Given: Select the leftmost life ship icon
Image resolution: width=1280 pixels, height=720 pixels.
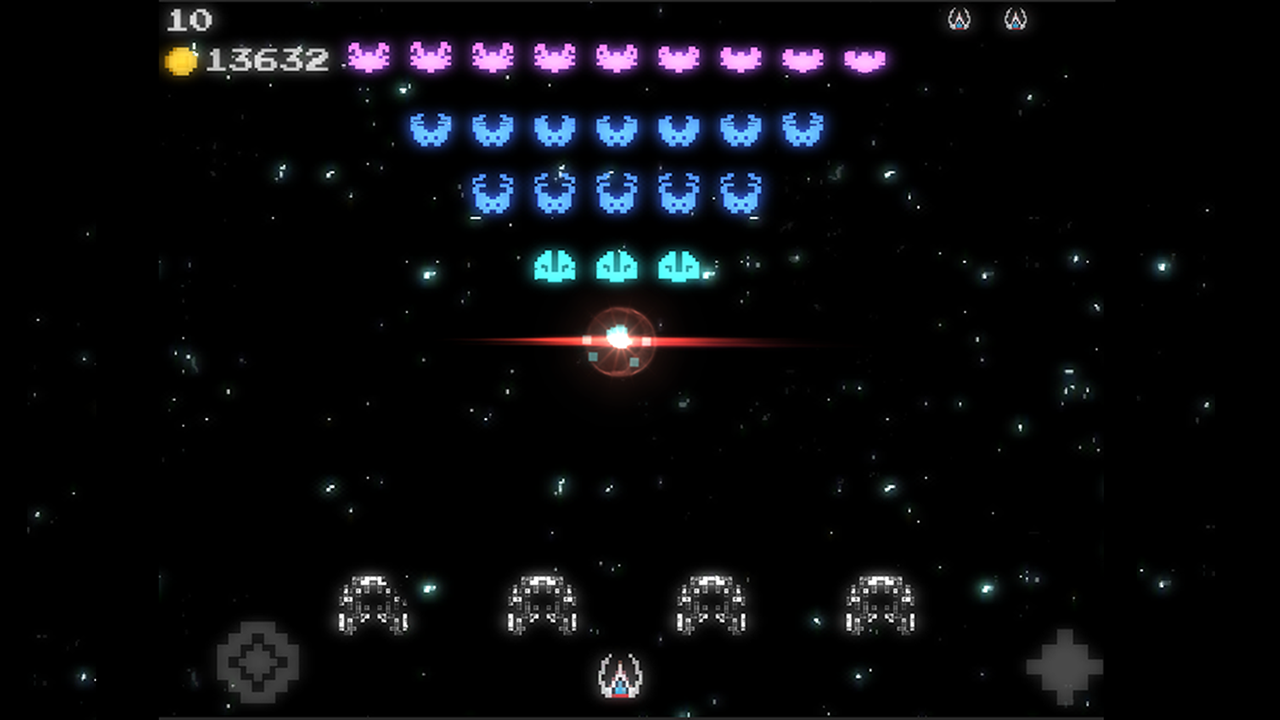Looking at the screenshot, I should [x=959, y=18].
